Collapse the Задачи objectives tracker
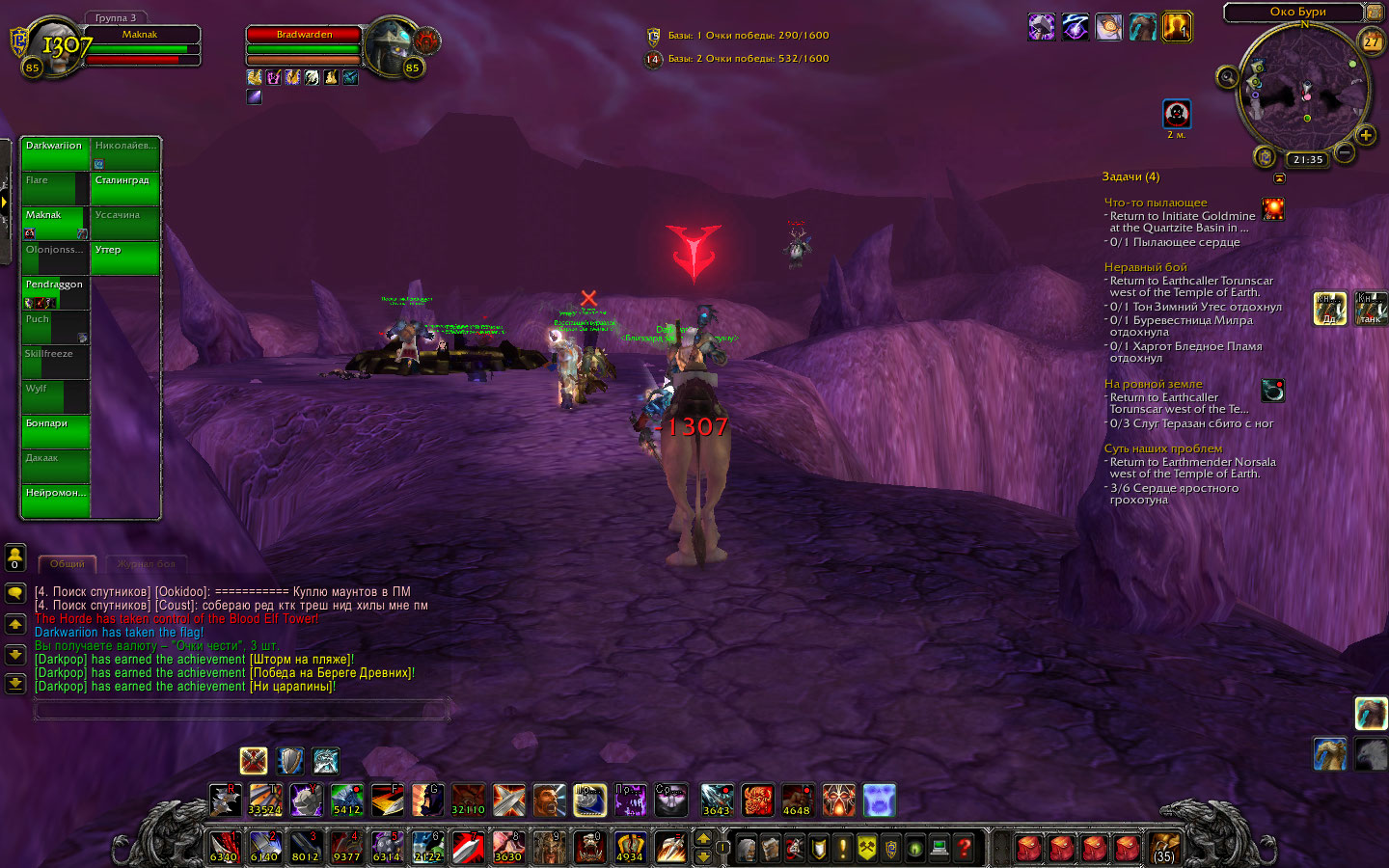The height and width of the screenshot is (868, 1389). click(x=1279, y=178)
